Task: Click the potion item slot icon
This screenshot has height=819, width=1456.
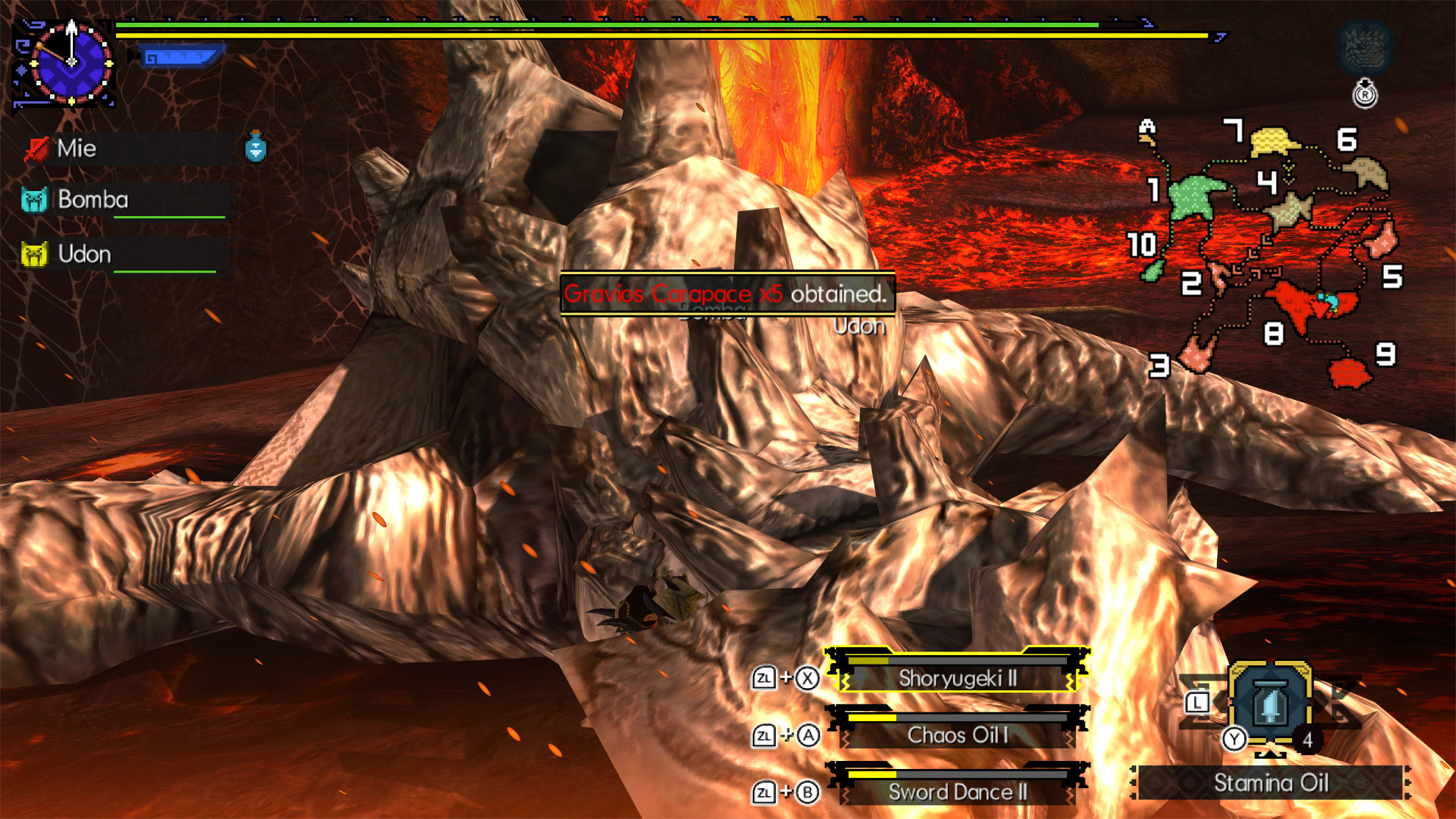Action: pos(254,148)
